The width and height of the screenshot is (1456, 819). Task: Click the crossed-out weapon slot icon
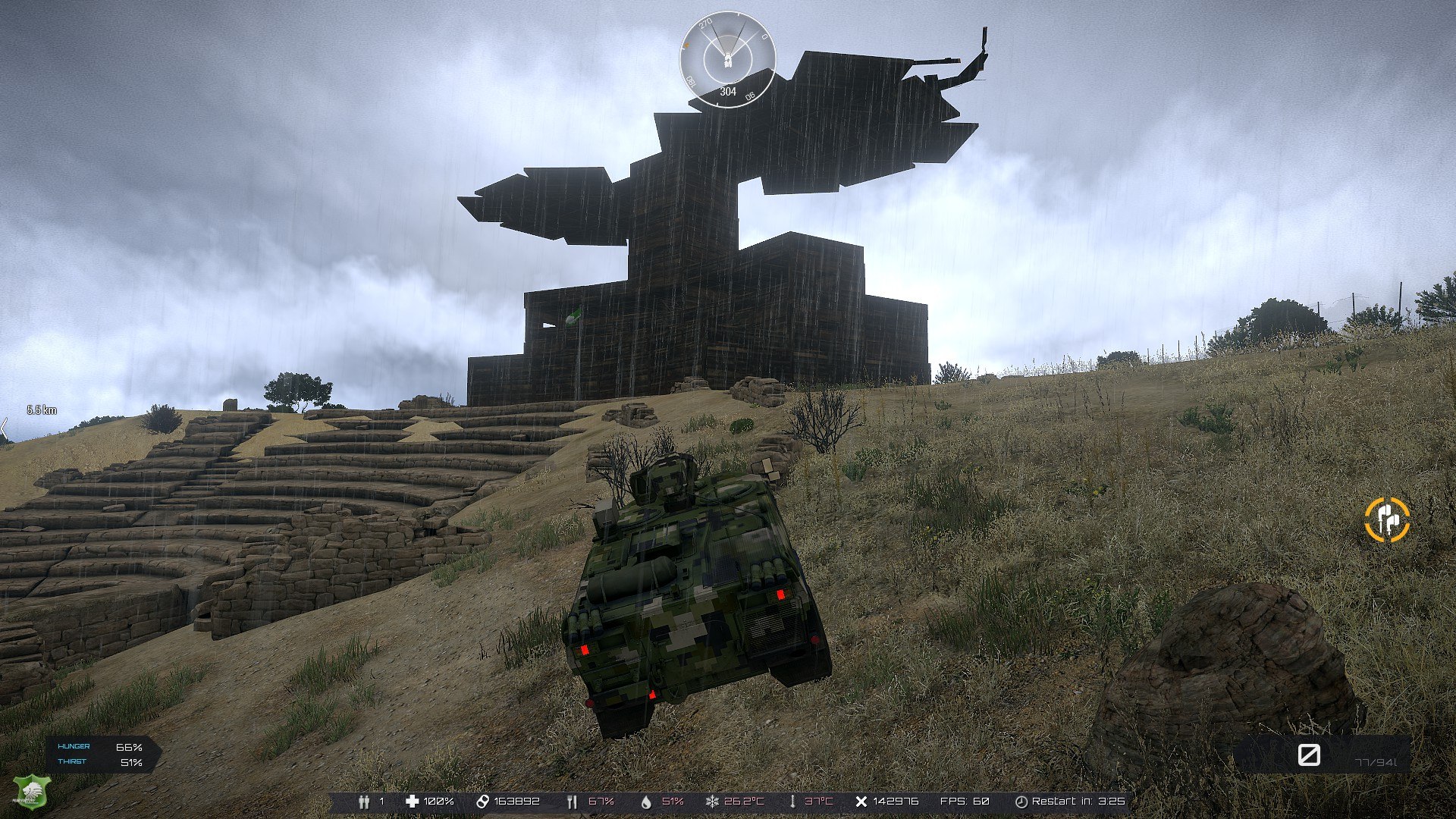click(1309, 755)
